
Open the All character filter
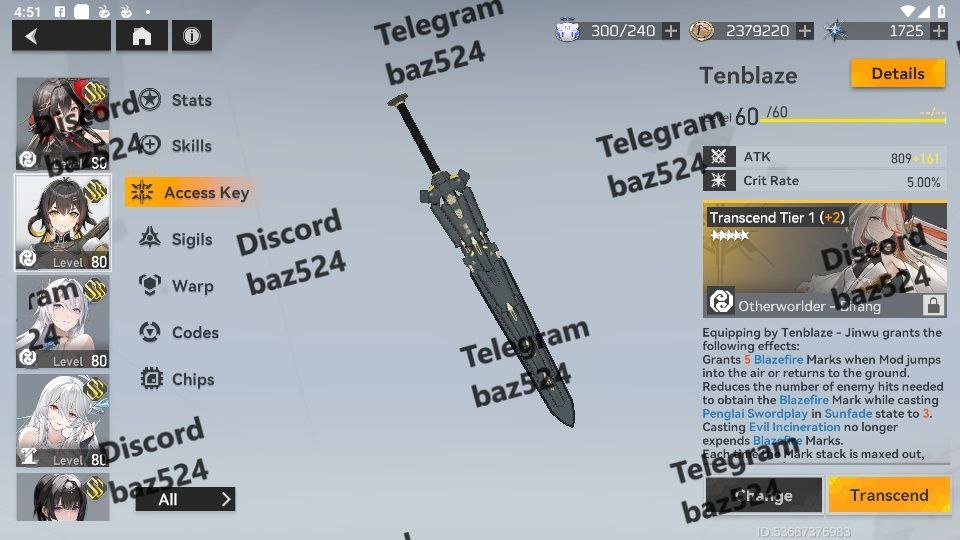185,499
